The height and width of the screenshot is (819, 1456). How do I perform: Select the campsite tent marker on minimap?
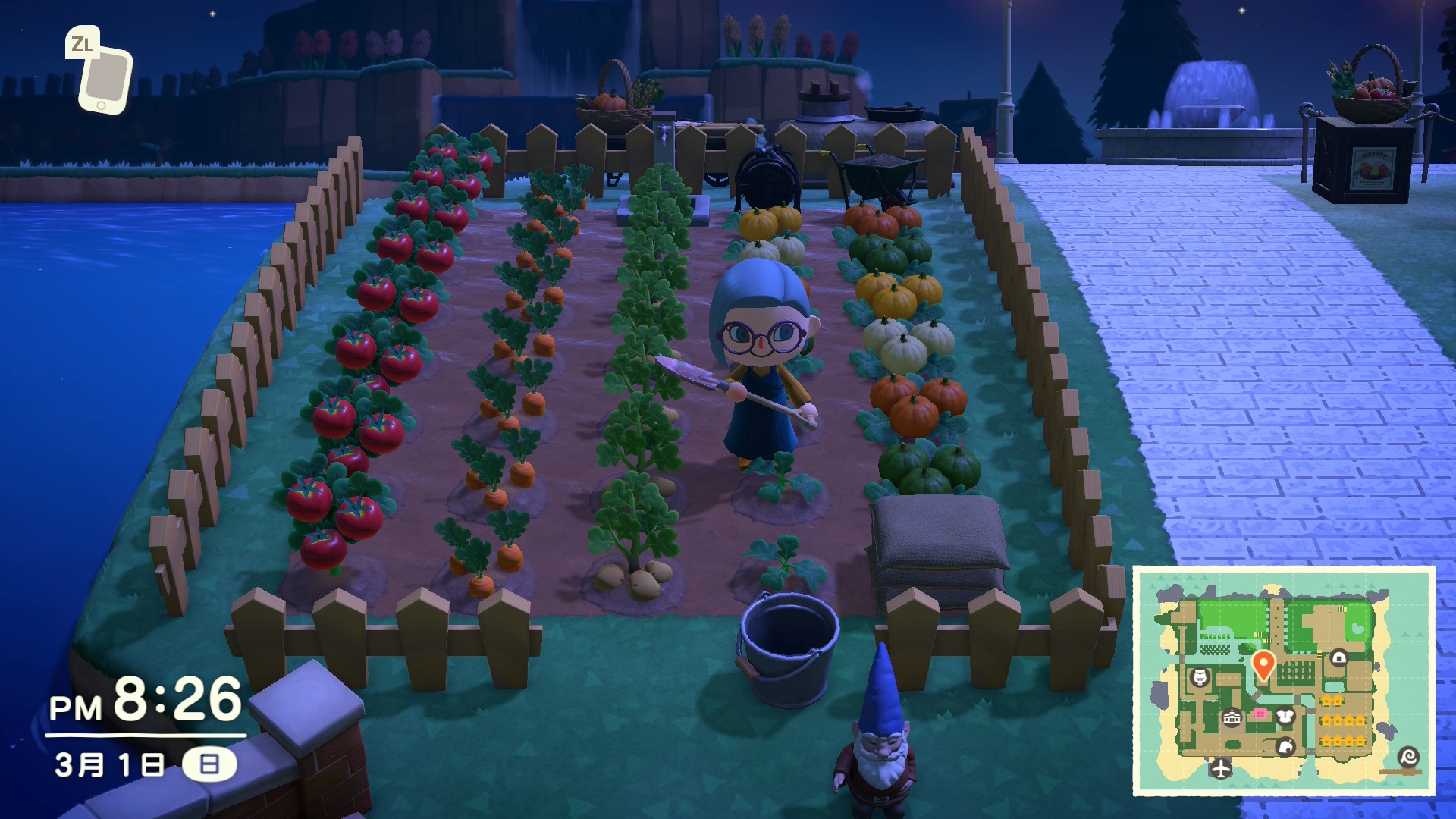[x=1338, y=657]
